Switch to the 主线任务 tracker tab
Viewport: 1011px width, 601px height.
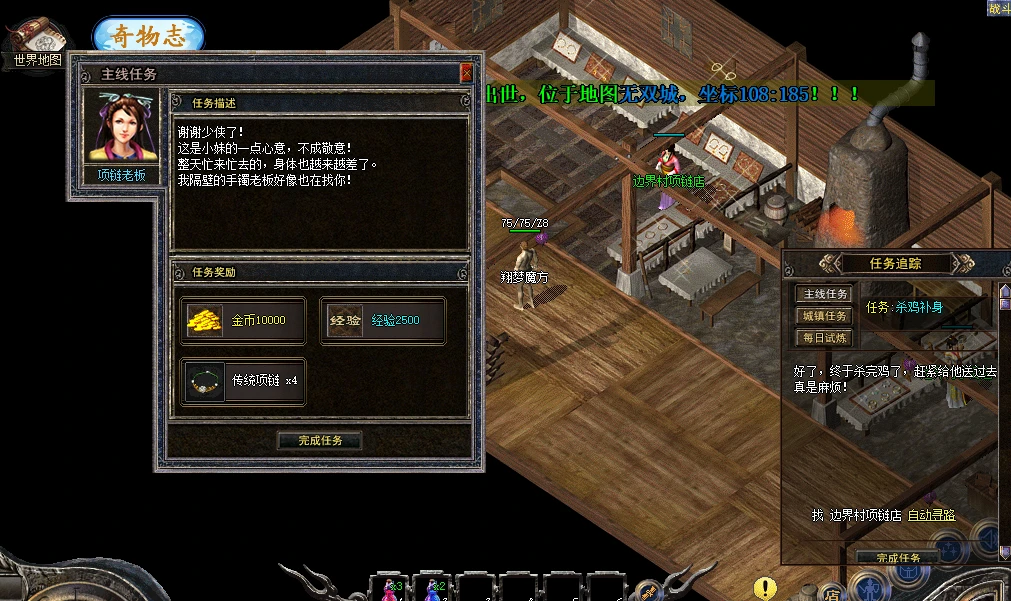point(825,294)
